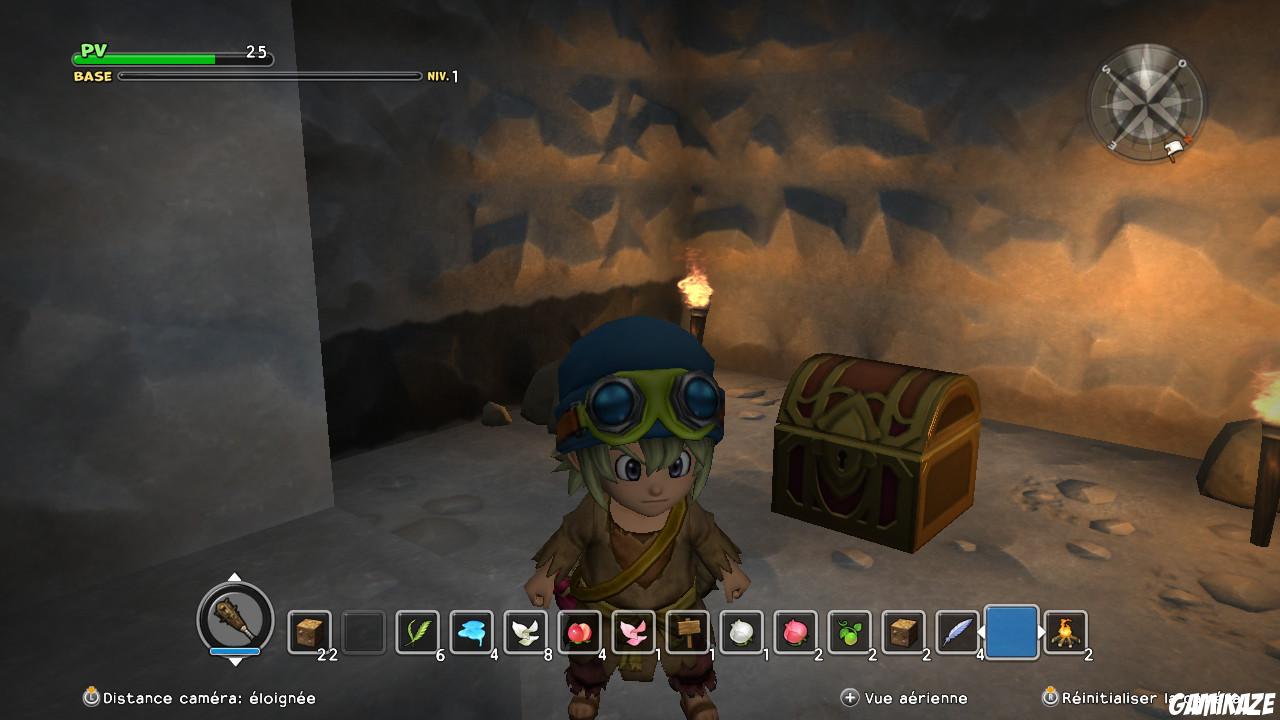
Task: Click the up arrow above the weapon icon
Action: [x=234, y=578]
